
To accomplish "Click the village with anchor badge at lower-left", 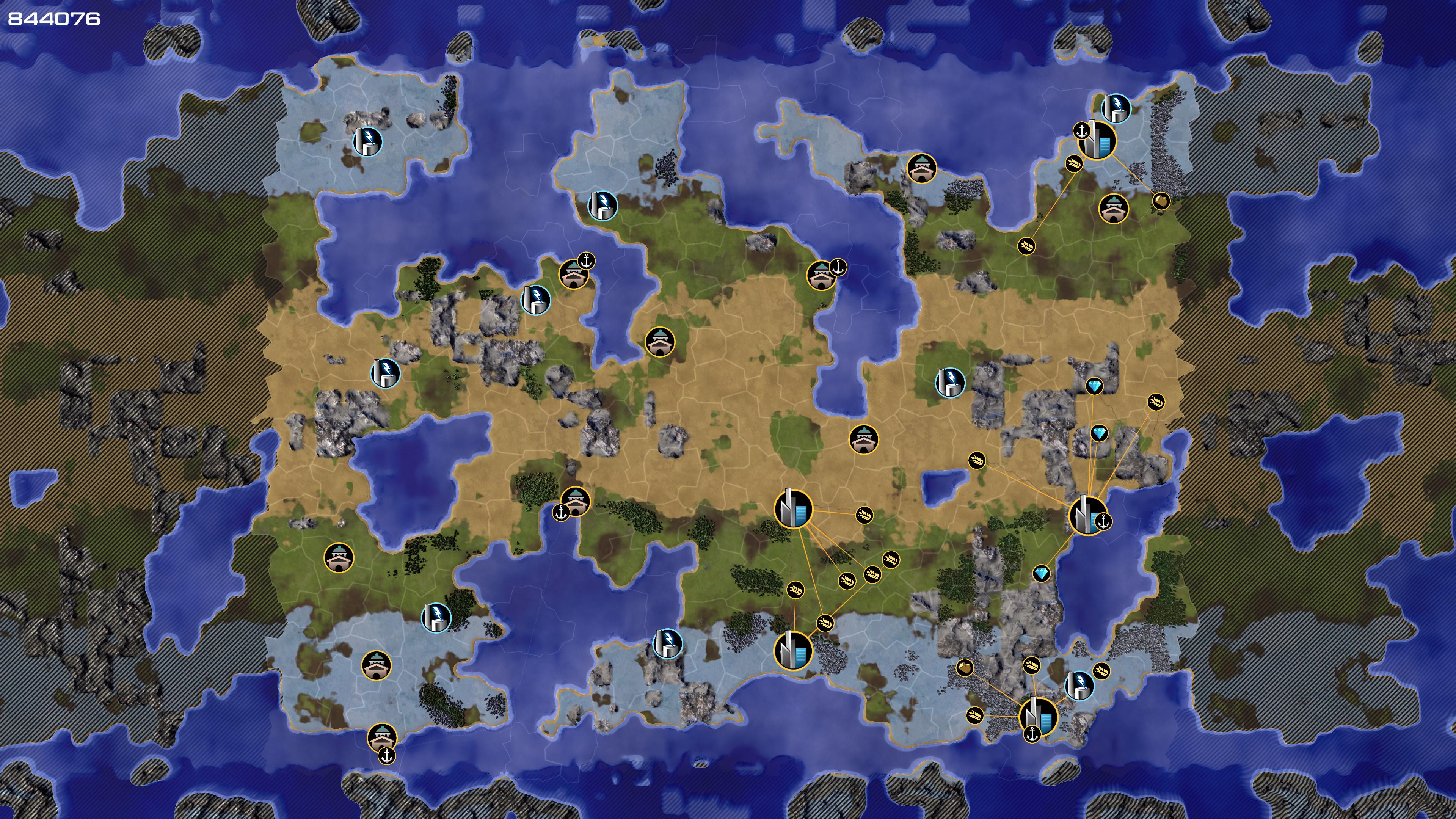I will pyautogui.click(x=576, y=501).
